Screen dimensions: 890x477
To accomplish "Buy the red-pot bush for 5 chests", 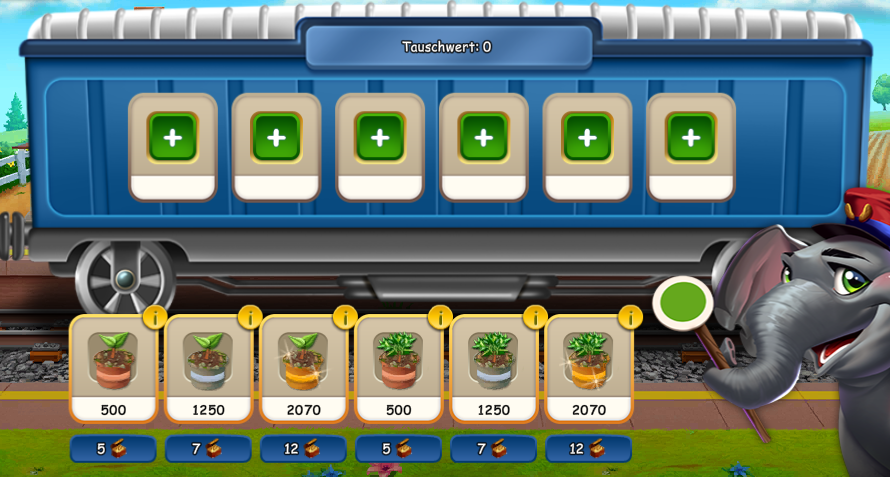I will [x=398, y=448].
